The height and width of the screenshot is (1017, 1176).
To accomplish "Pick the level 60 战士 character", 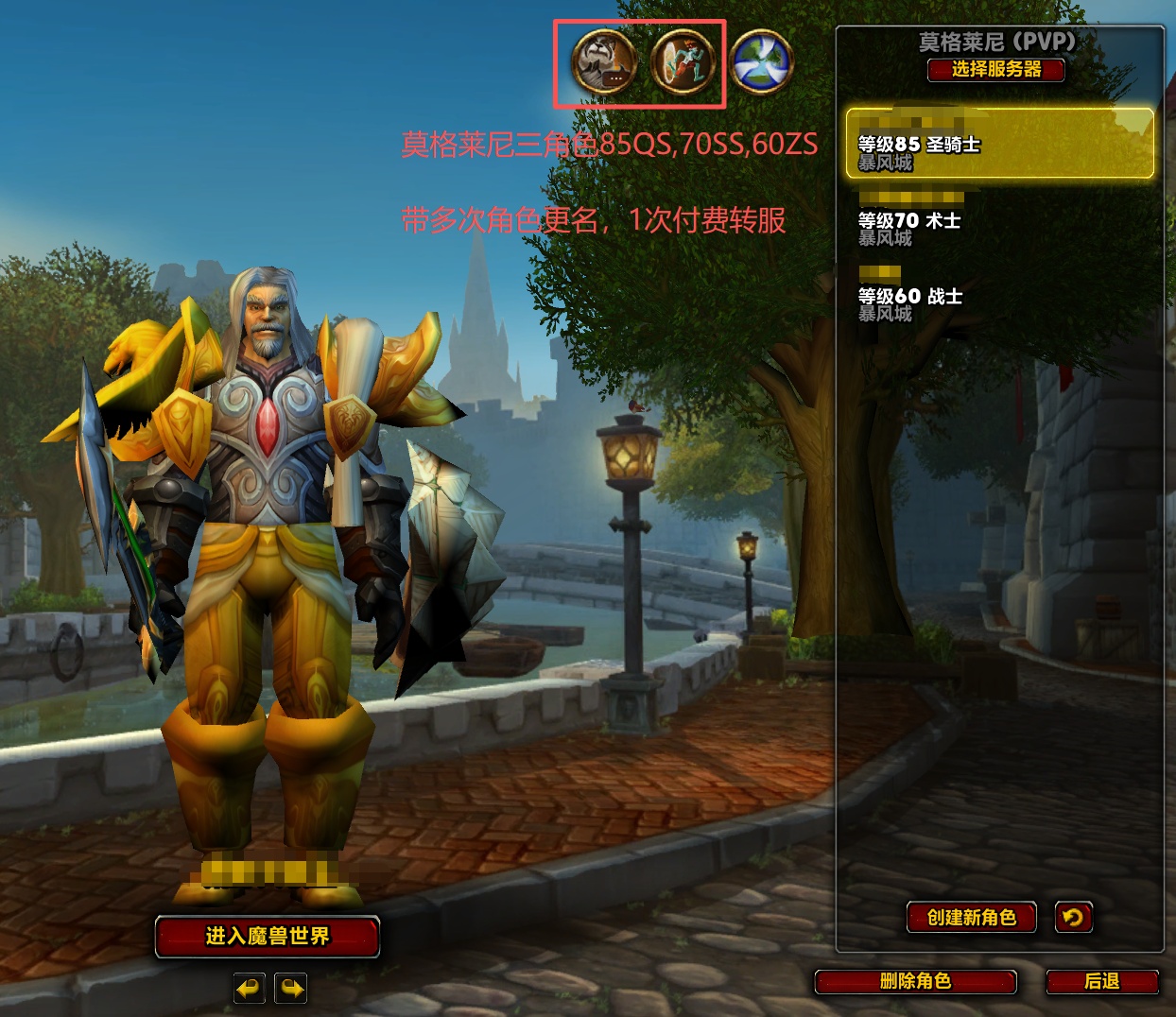I will pos(999,296).
